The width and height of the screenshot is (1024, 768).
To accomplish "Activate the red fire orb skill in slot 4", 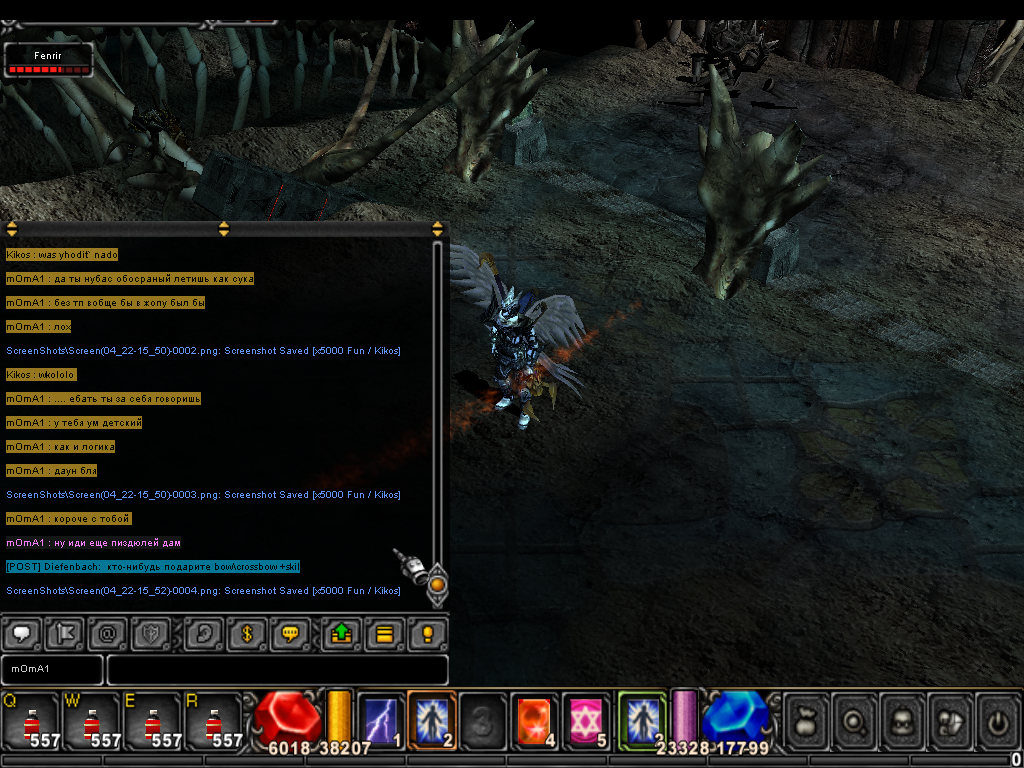I will click(x=535, y=720).
